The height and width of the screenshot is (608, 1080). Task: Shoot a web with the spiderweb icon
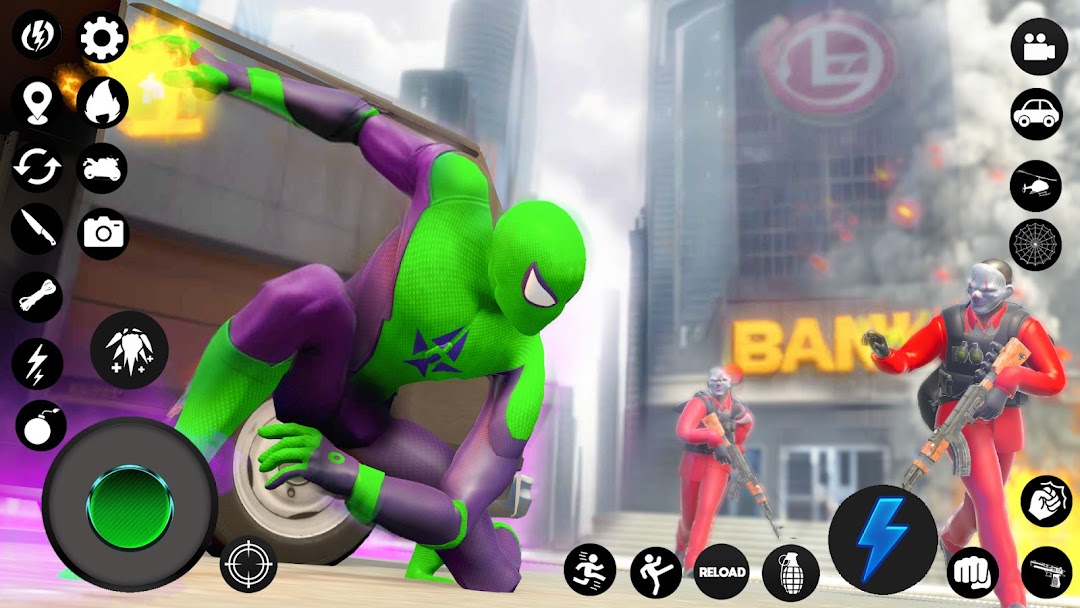coord(1036,245)
